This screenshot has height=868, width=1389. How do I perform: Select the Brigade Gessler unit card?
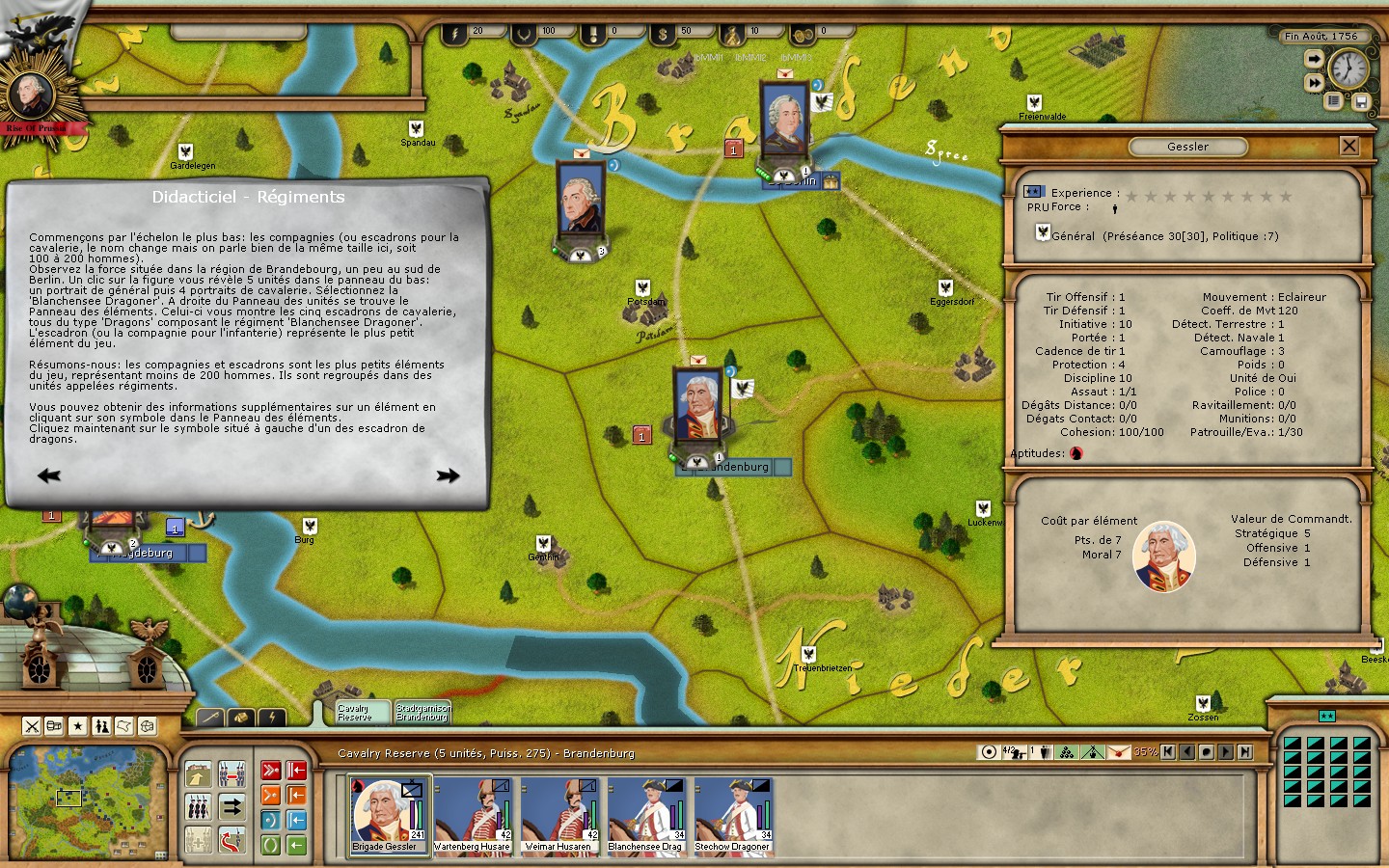(388, 816)
